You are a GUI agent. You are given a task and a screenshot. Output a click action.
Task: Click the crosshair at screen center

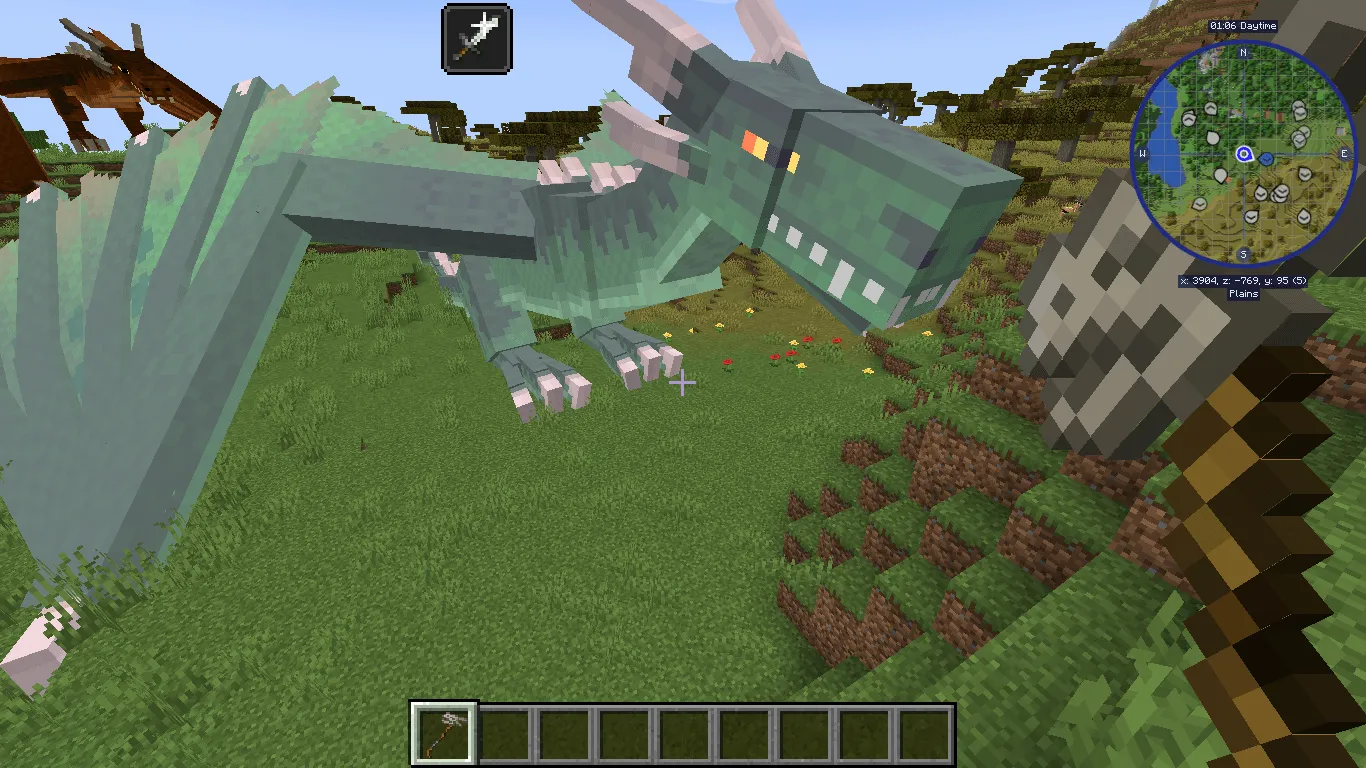coord(683,383)
